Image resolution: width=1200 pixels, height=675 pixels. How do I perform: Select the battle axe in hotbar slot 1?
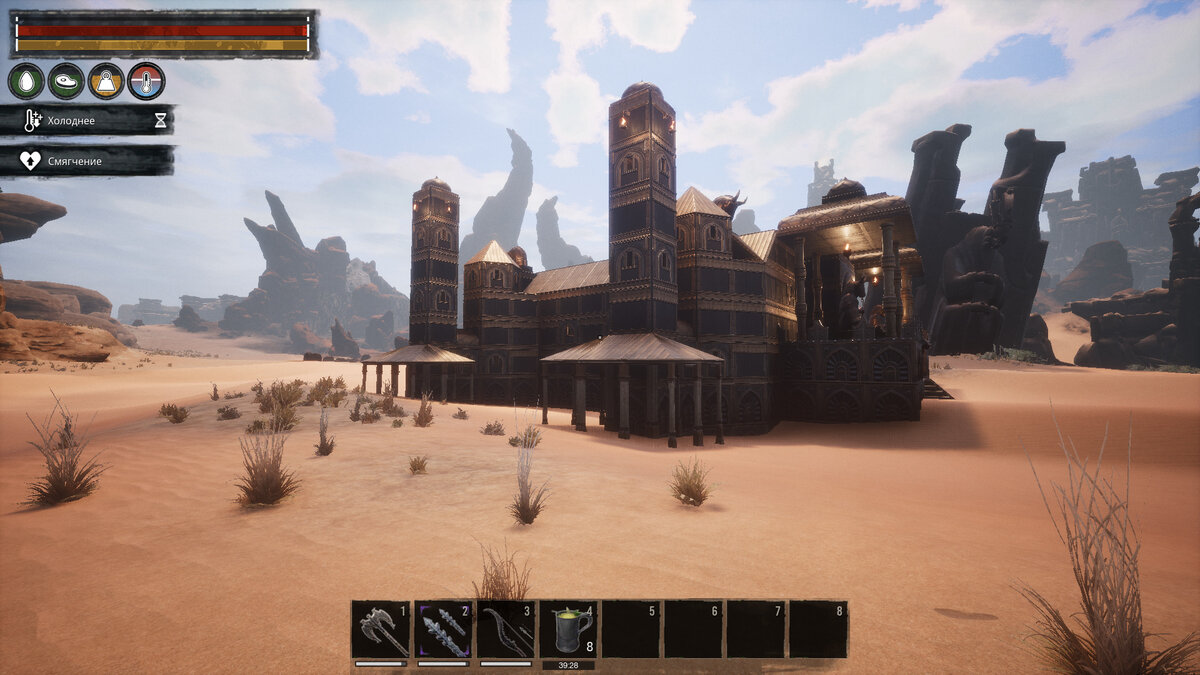pyautogui.click(x=381, y=629)
